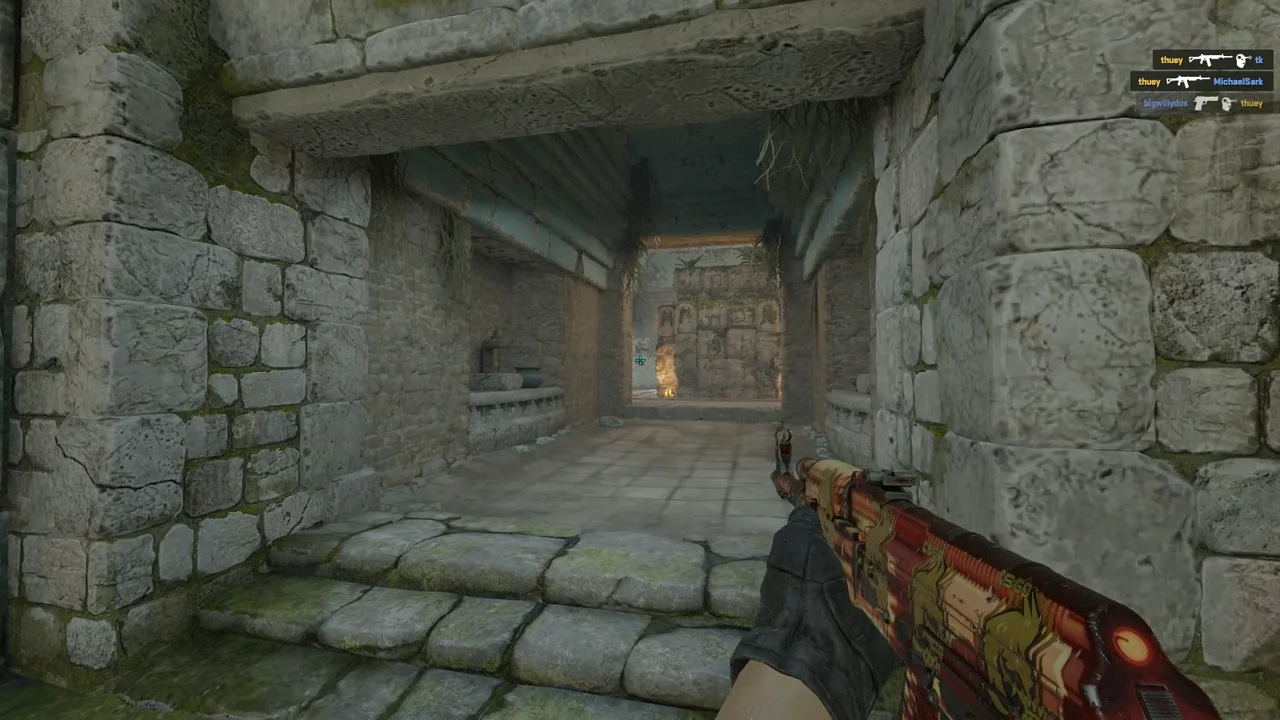
Task: Click the rifle icon in the top kill feed entry
Action: pos(1211,60)
